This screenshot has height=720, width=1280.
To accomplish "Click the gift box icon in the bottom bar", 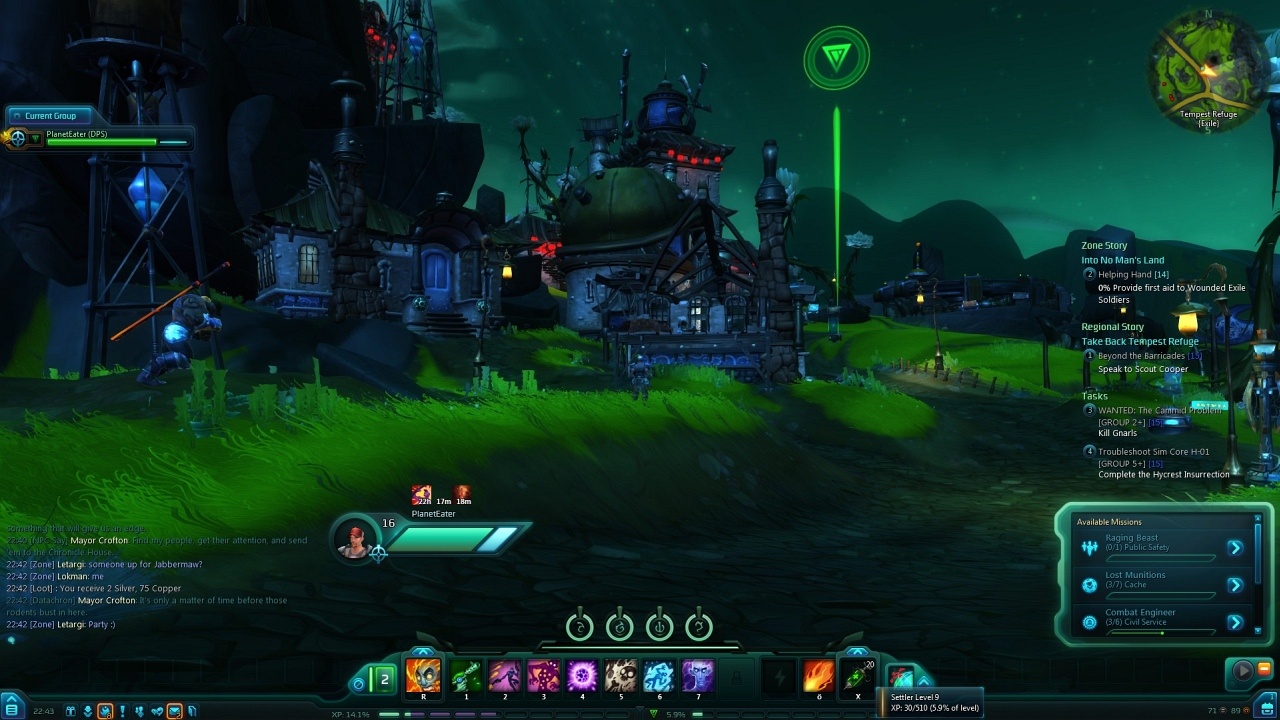I will click(x=71, y=711).
